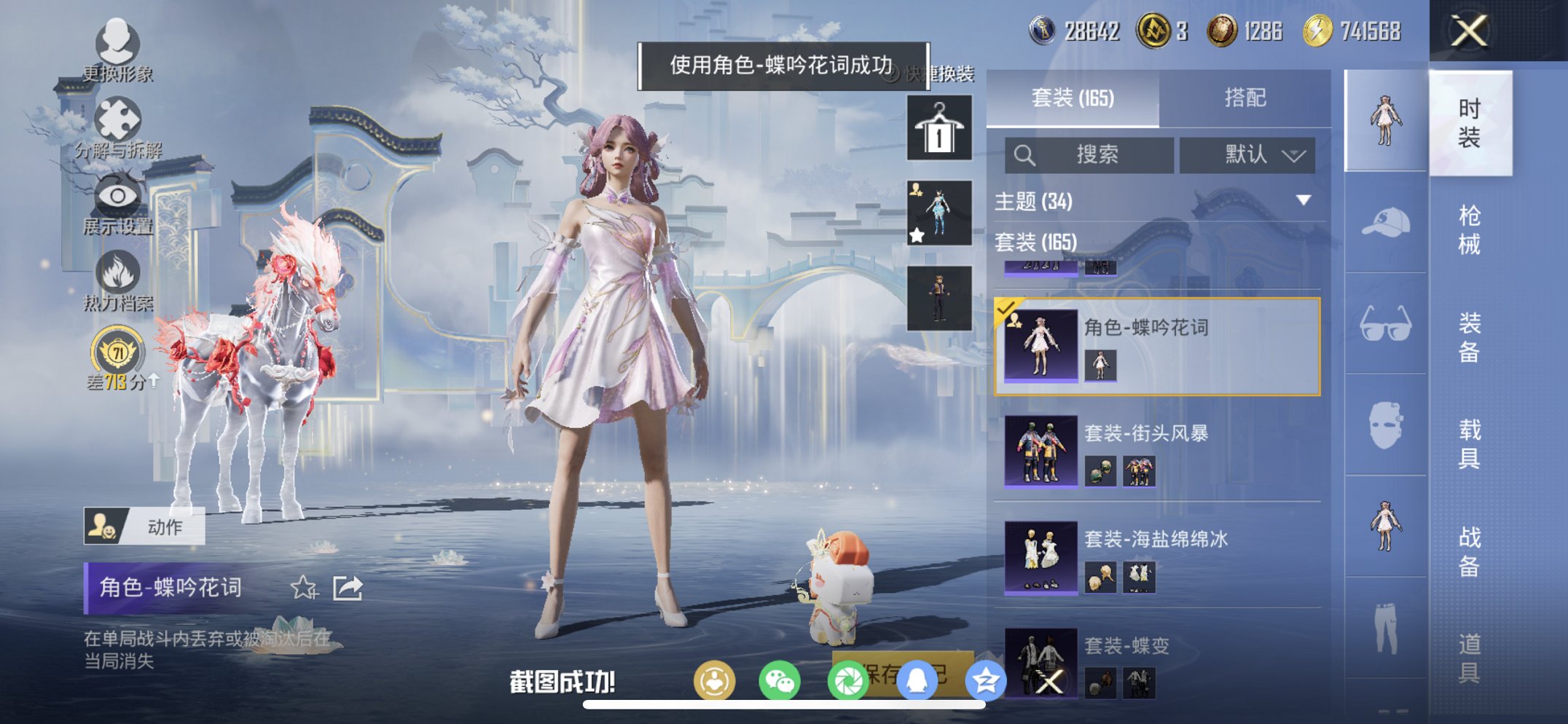
Task: Switch to the 搭配 tab
Action: pyautogui.click(x=1246, y=98)
